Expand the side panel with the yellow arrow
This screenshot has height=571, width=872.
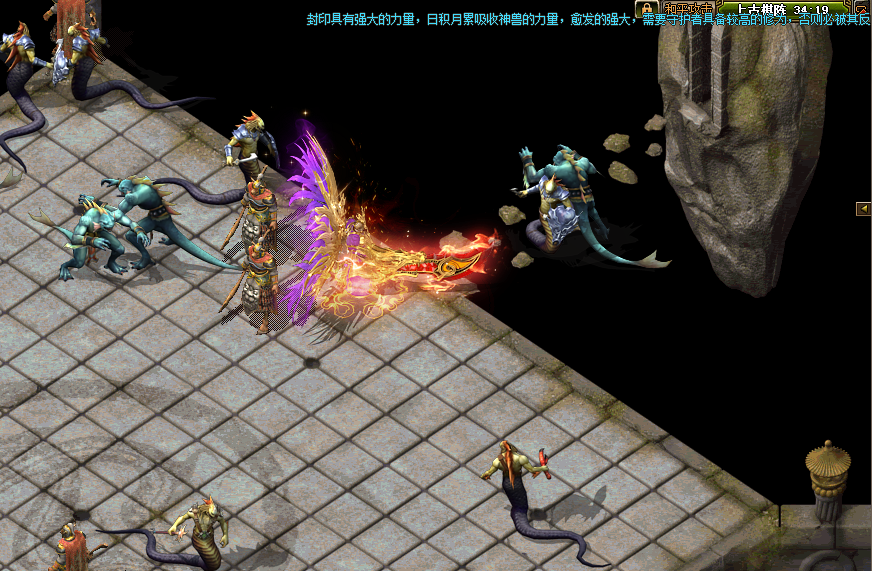pyautogui.click(x=863, y=208)
